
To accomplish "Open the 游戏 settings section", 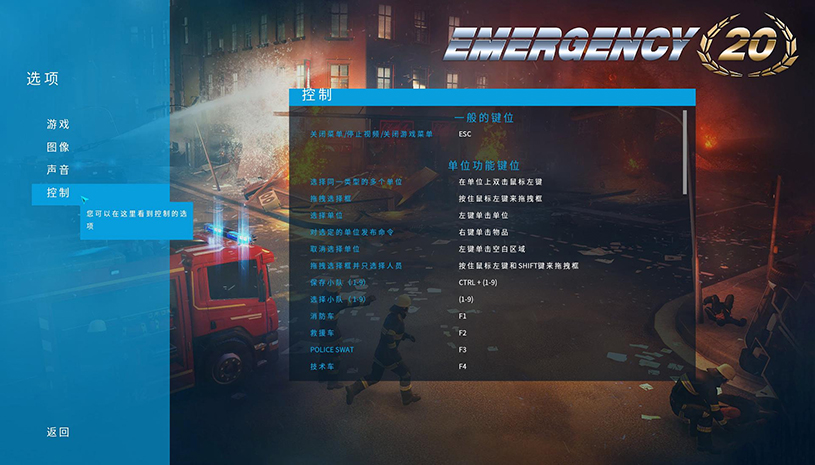I will [x=58, y=125].
